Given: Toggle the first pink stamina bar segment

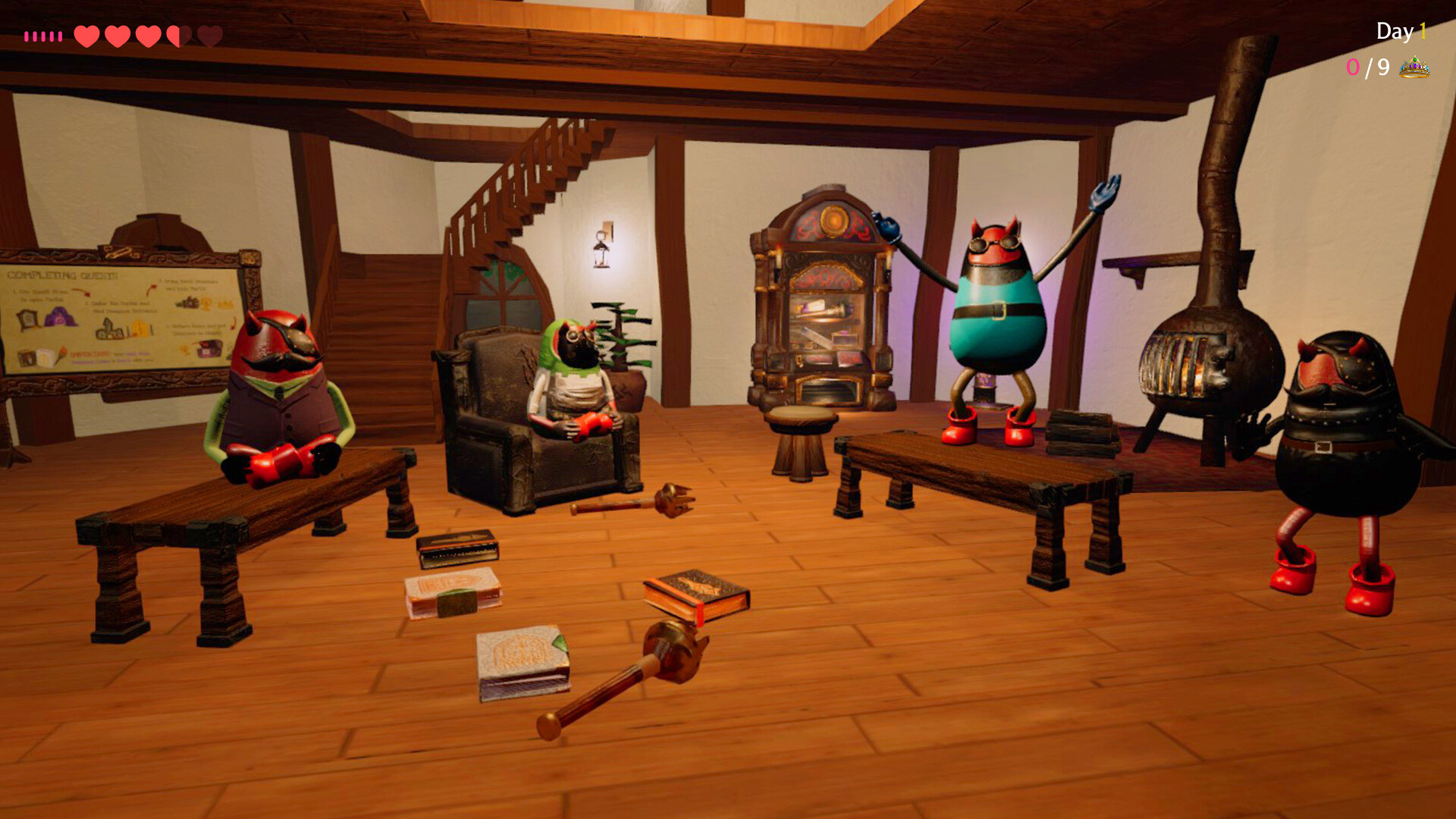Looking at the screenshot, I should point(27,35).
